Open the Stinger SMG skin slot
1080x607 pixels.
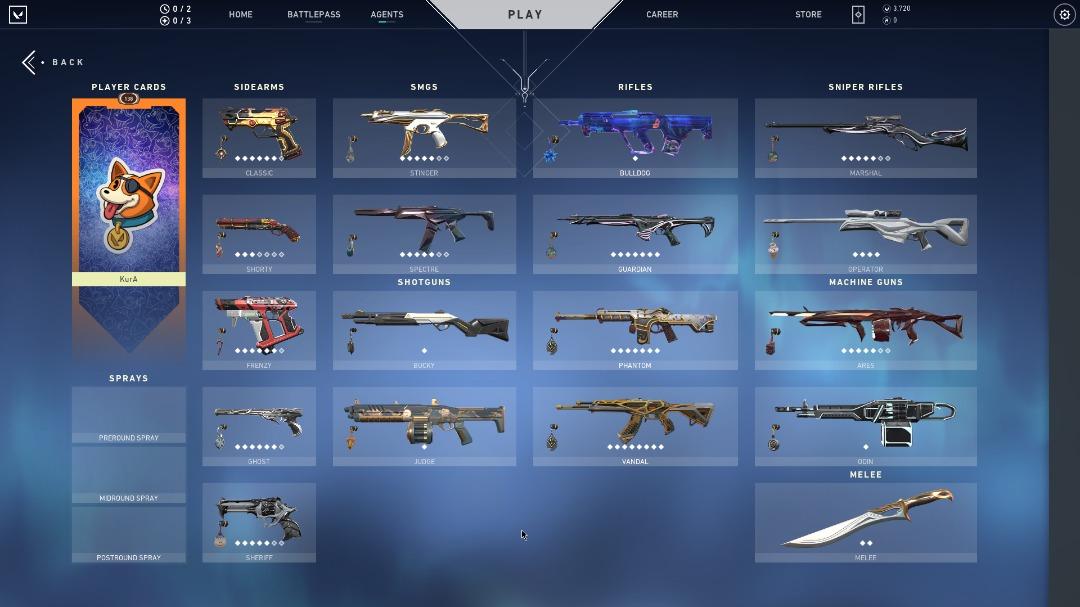point(424,138)
